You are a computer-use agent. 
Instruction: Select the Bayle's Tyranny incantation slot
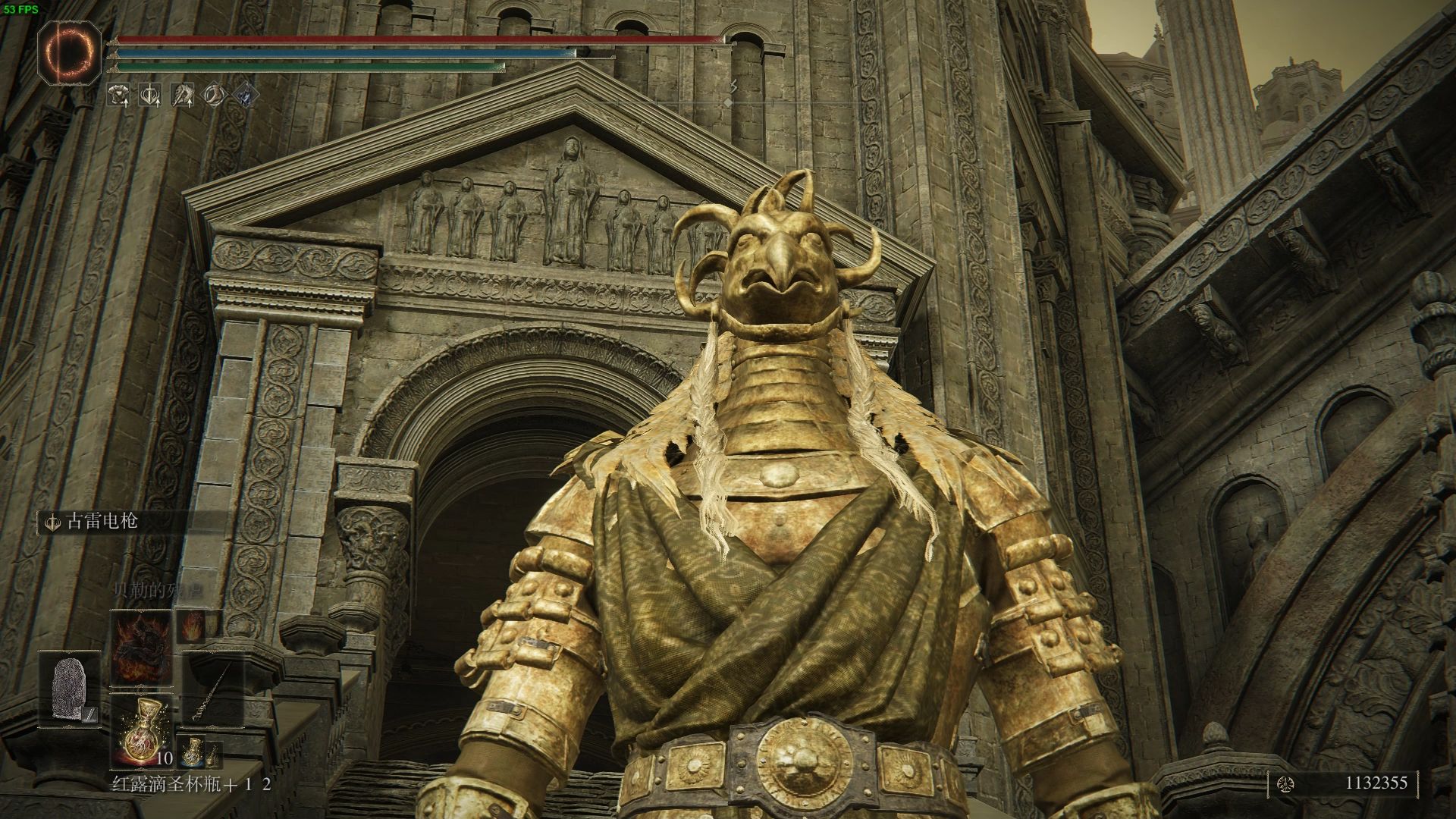tap(141, 647)
